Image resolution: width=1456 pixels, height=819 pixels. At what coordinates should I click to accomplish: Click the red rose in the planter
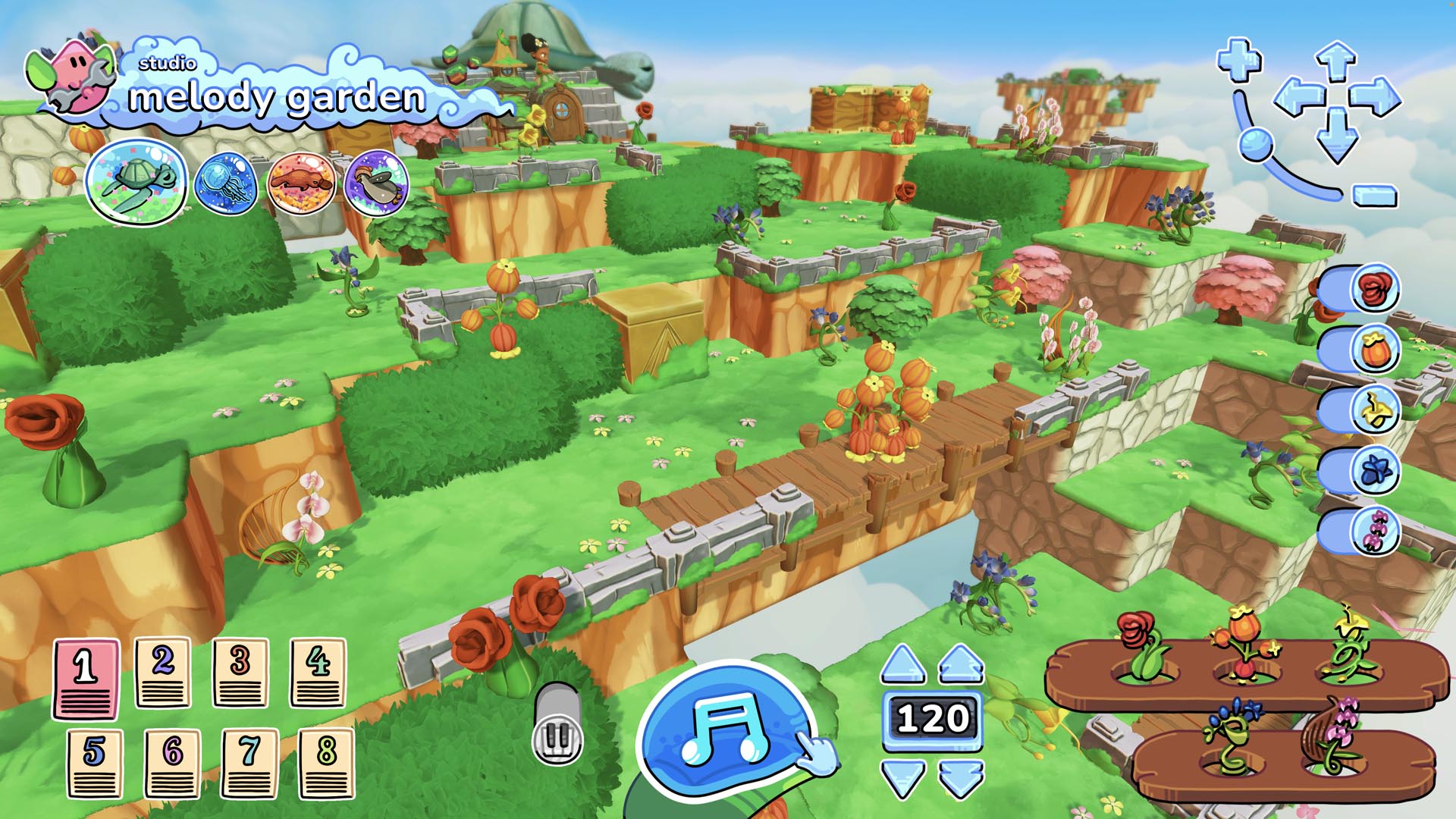tap(1140, 645)
